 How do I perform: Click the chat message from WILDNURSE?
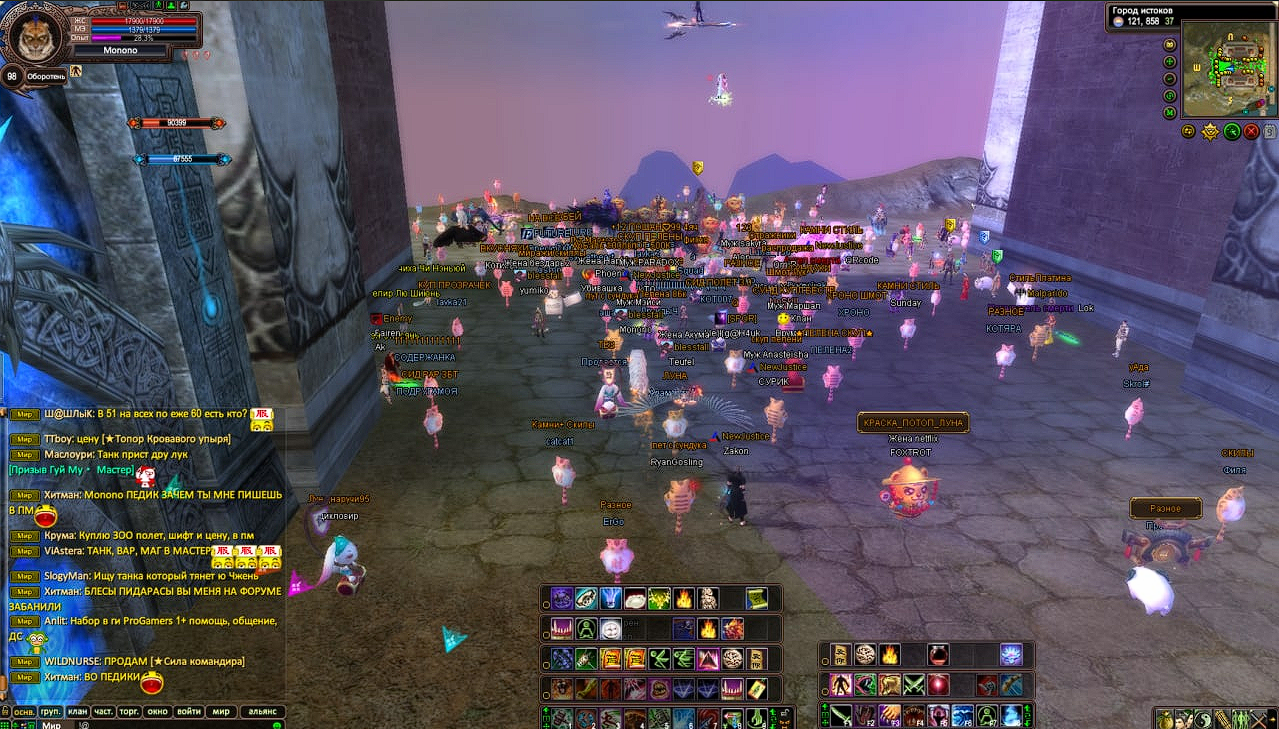144,661
